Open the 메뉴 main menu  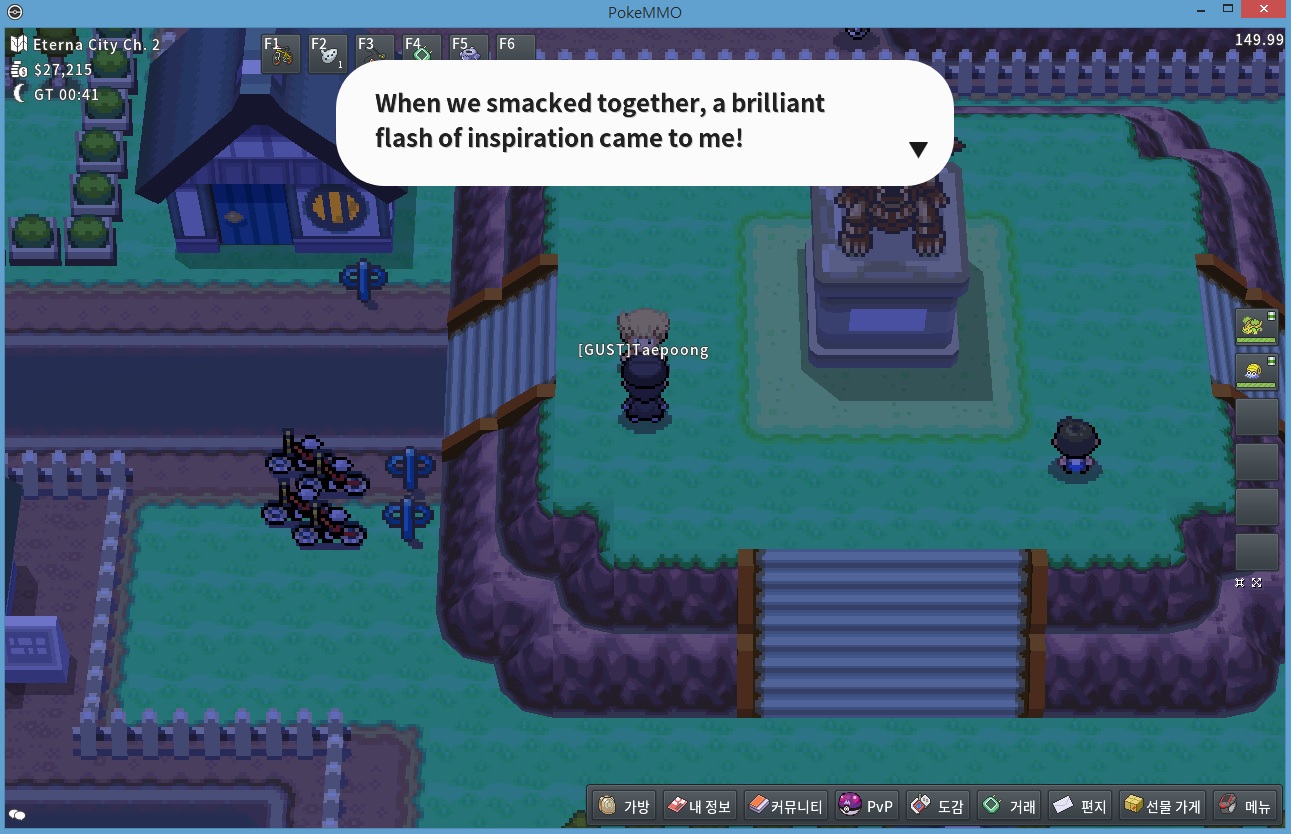click(1245, 806)
